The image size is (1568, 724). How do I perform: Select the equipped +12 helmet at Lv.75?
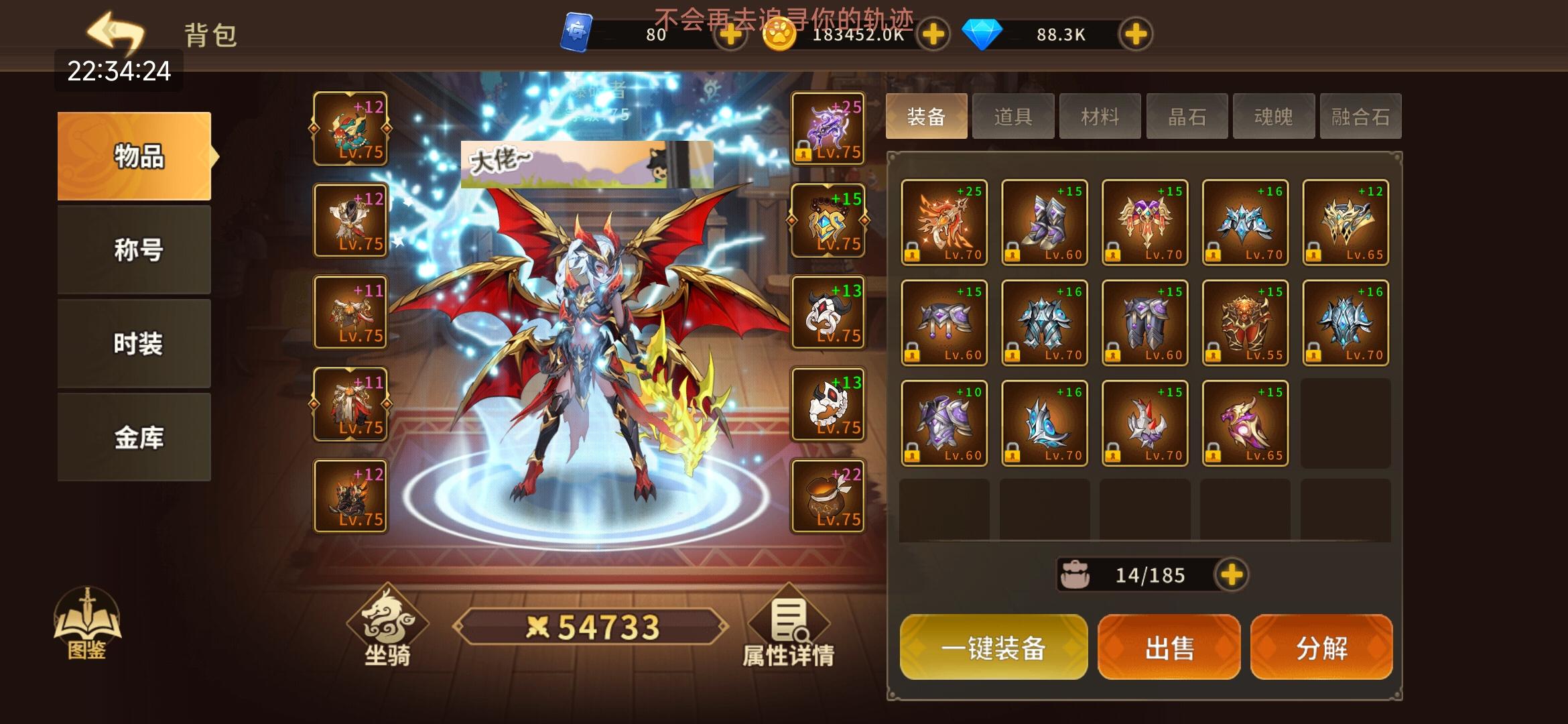350,131
